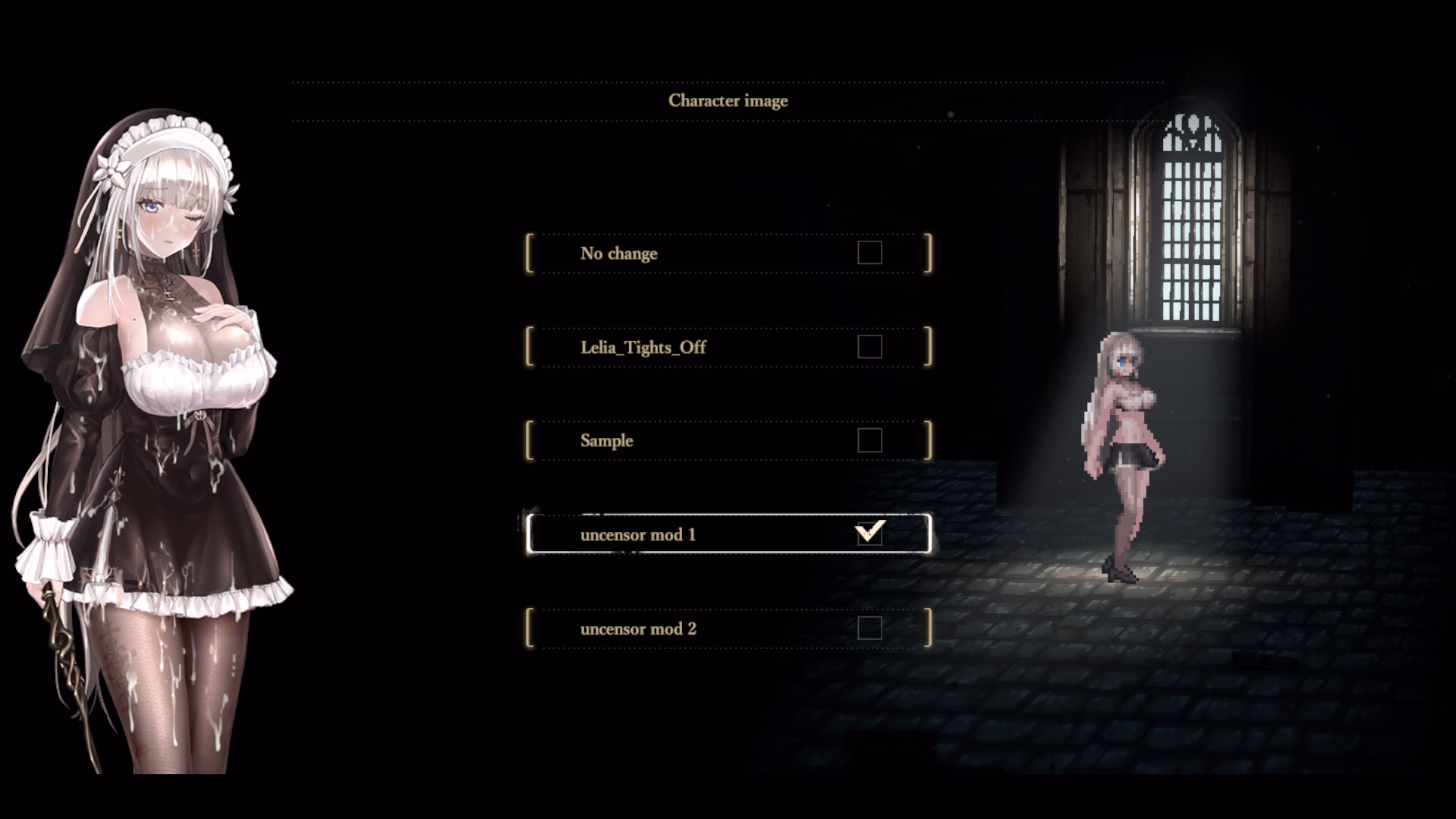The width and height of the screenshot is (1456, 819).
Task: Select the uncensor mod 1 row
Action: coord(637,535)
